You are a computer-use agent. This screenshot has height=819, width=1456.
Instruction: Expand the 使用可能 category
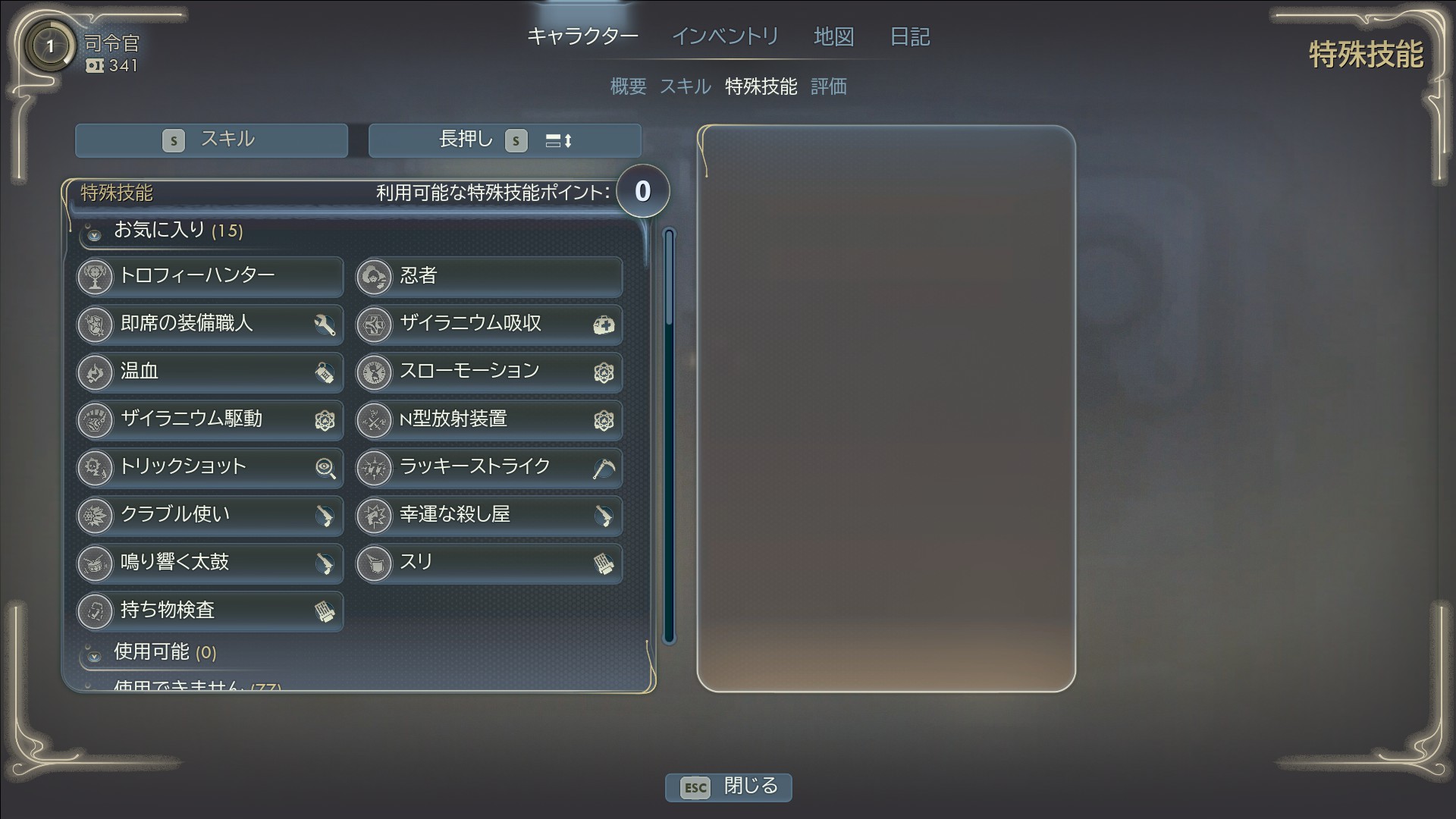pos(94,654)
